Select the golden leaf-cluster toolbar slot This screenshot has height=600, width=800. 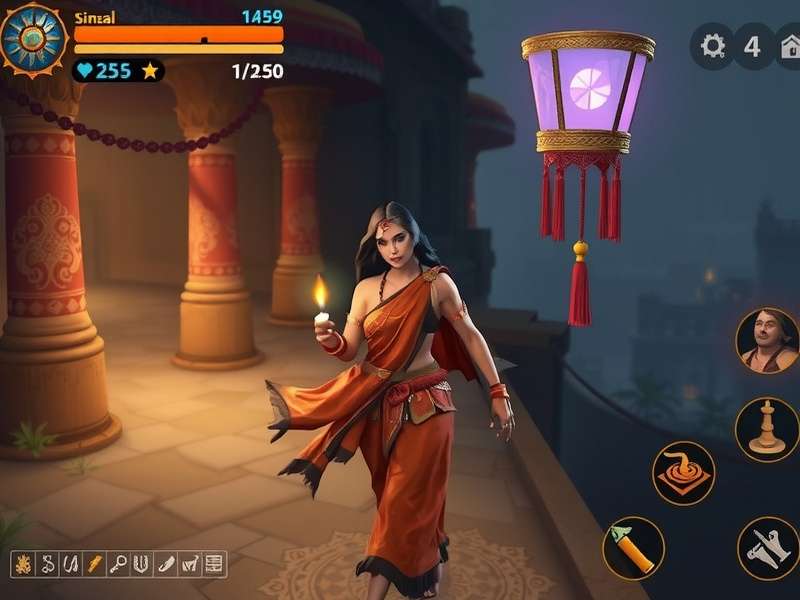click(22, 564)
